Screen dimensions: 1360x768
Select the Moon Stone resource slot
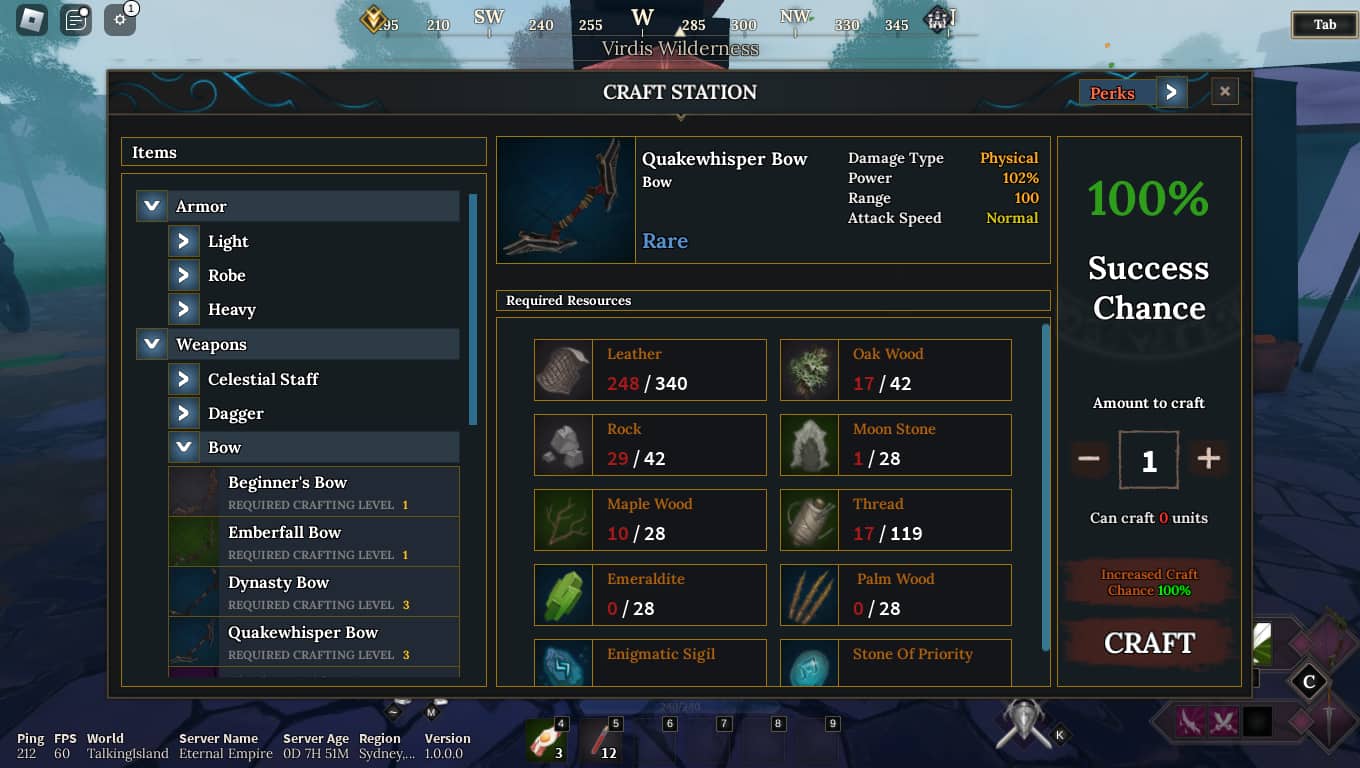[895, 445]
